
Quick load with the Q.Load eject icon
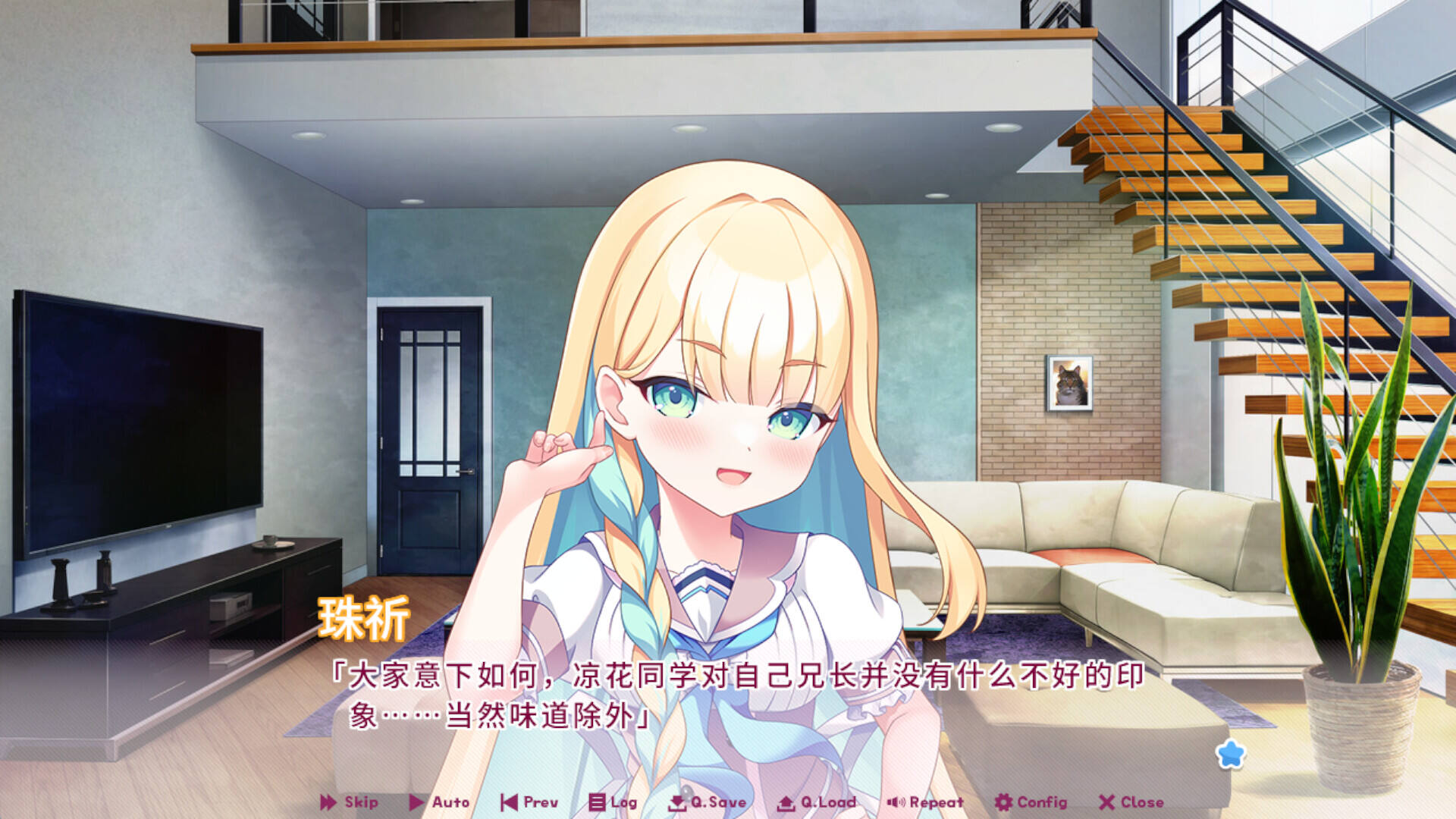785,802
